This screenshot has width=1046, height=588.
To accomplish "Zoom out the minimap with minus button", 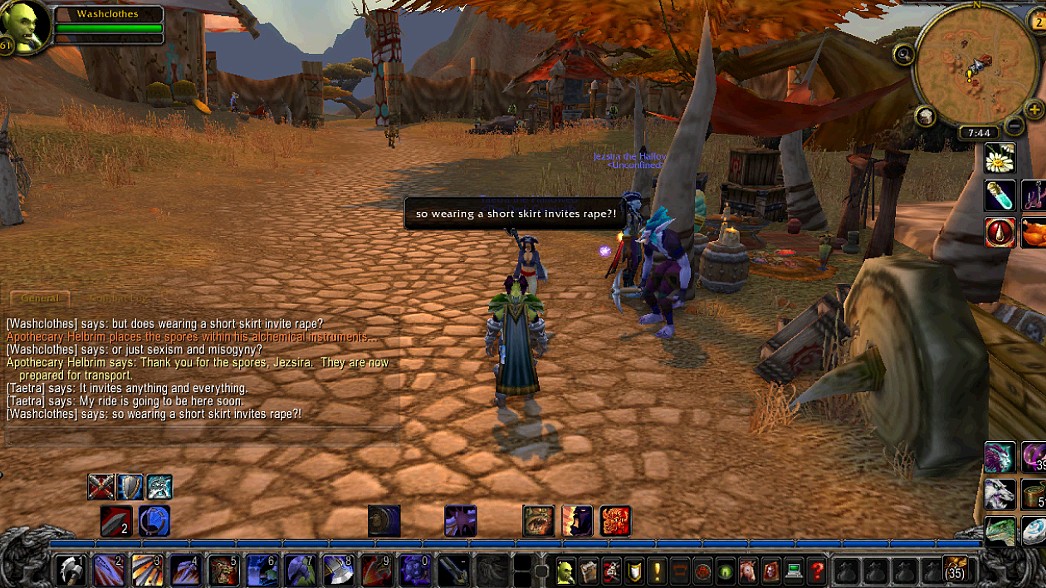I will click(x=1012, y=126).
